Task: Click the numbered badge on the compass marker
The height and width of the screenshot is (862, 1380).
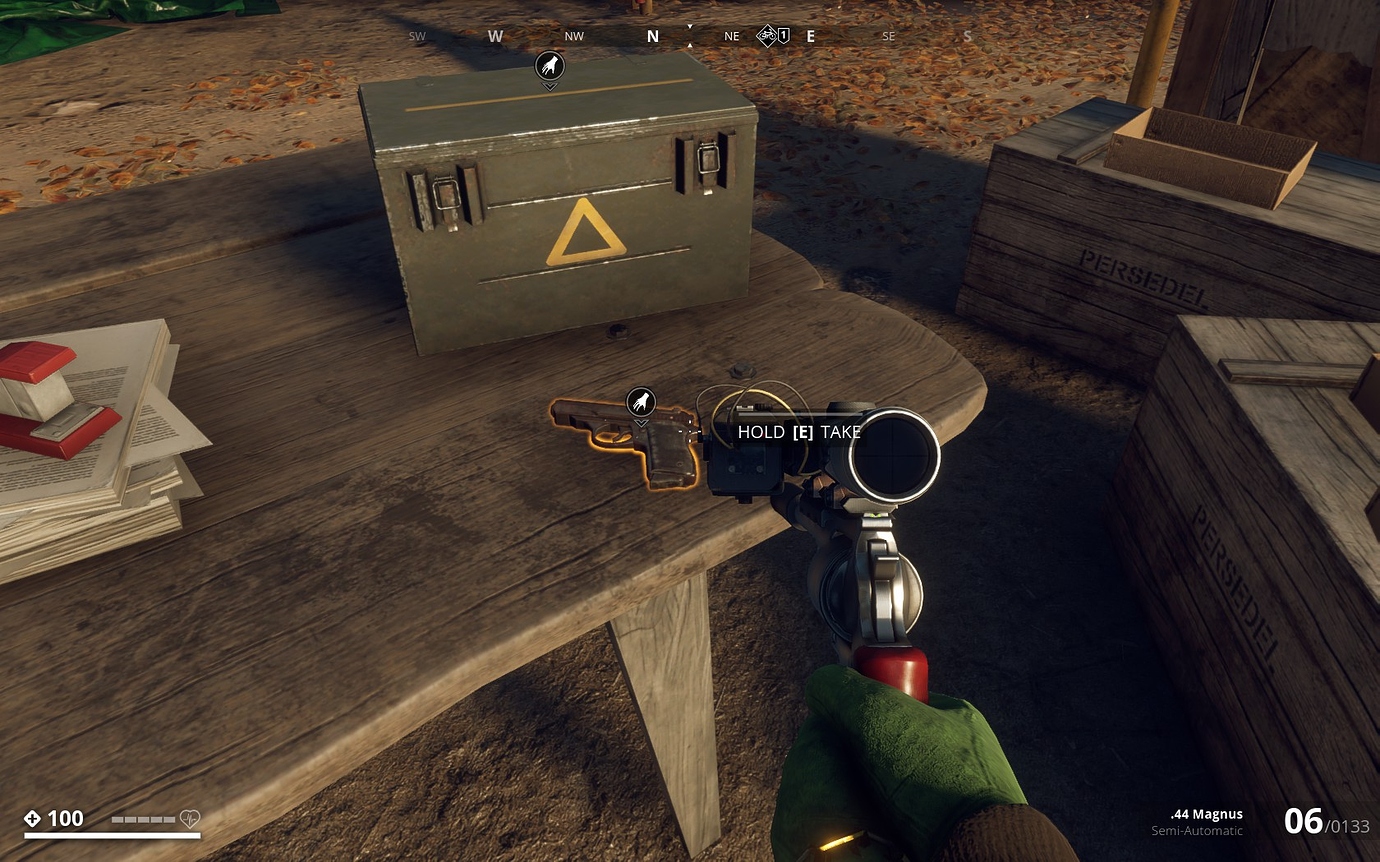Action: 786,35
